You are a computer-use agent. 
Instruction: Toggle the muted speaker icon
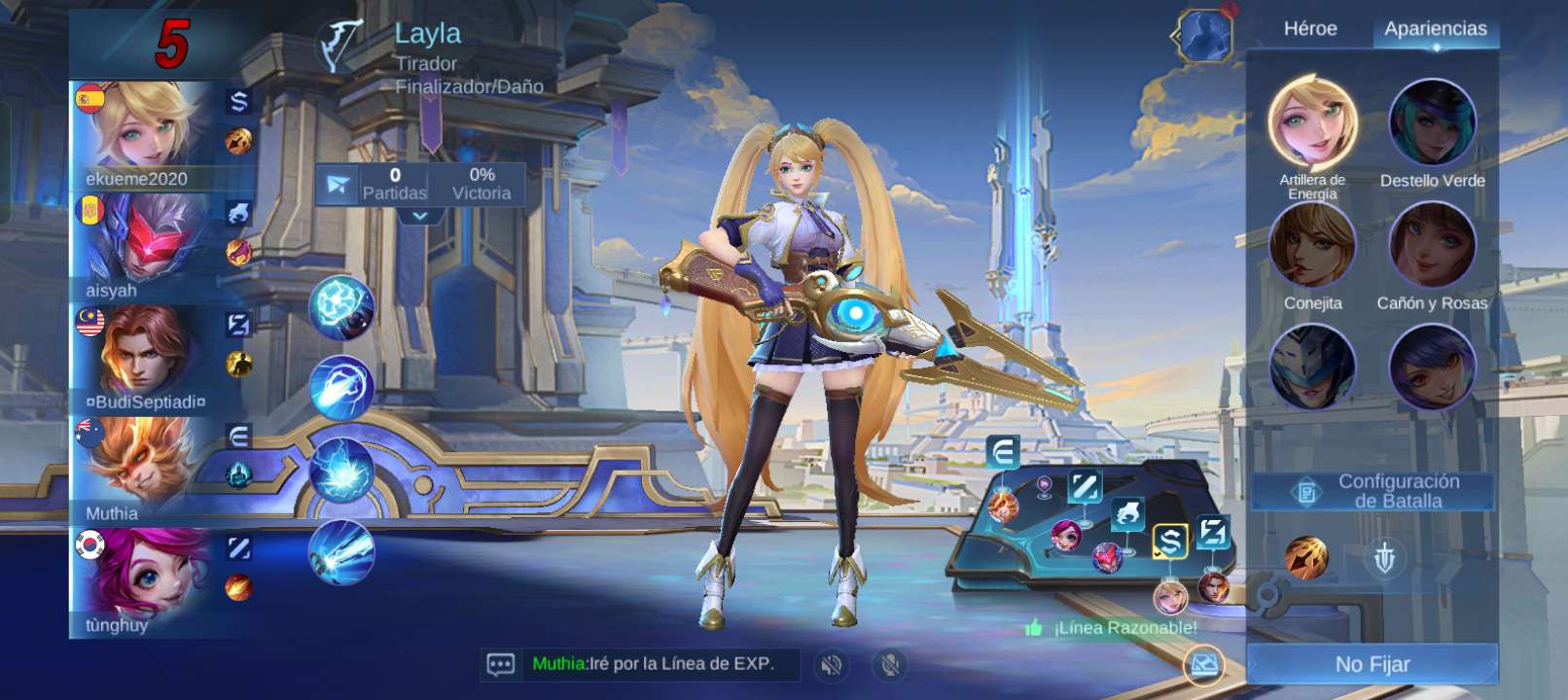point(831,665)
